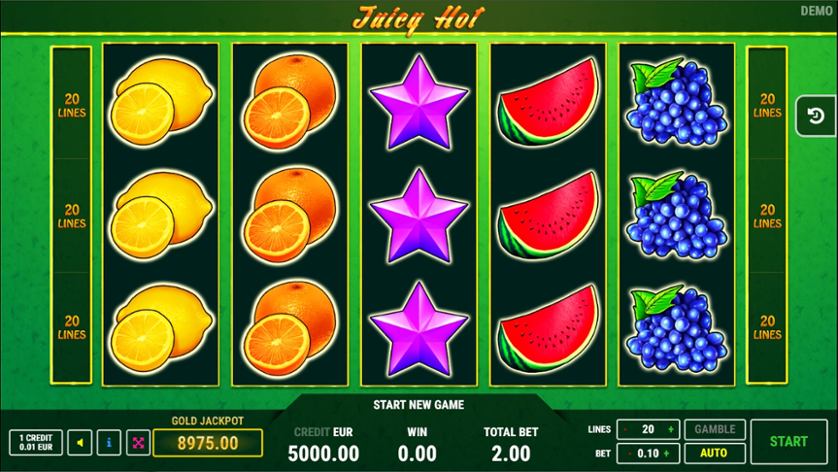Change the 1 credit 0.01 EUR denomination

click(x=35, y=442)
